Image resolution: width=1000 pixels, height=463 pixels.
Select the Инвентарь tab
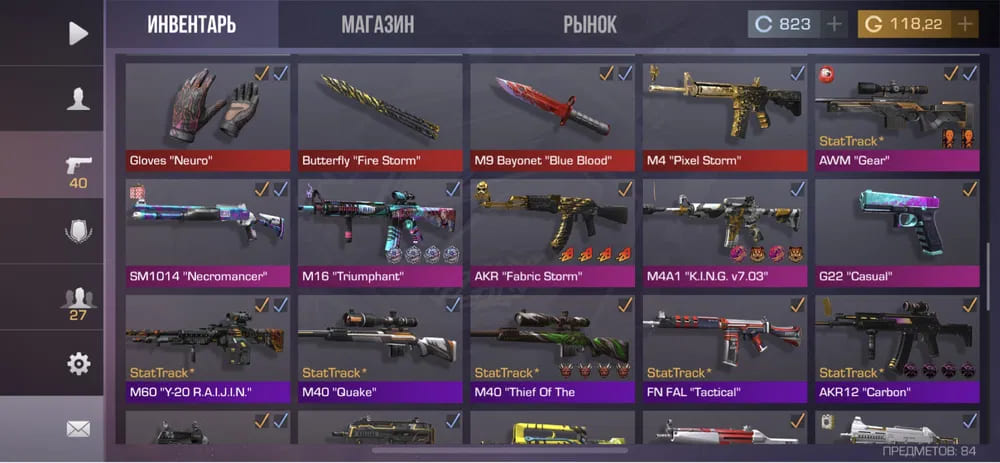192,24
